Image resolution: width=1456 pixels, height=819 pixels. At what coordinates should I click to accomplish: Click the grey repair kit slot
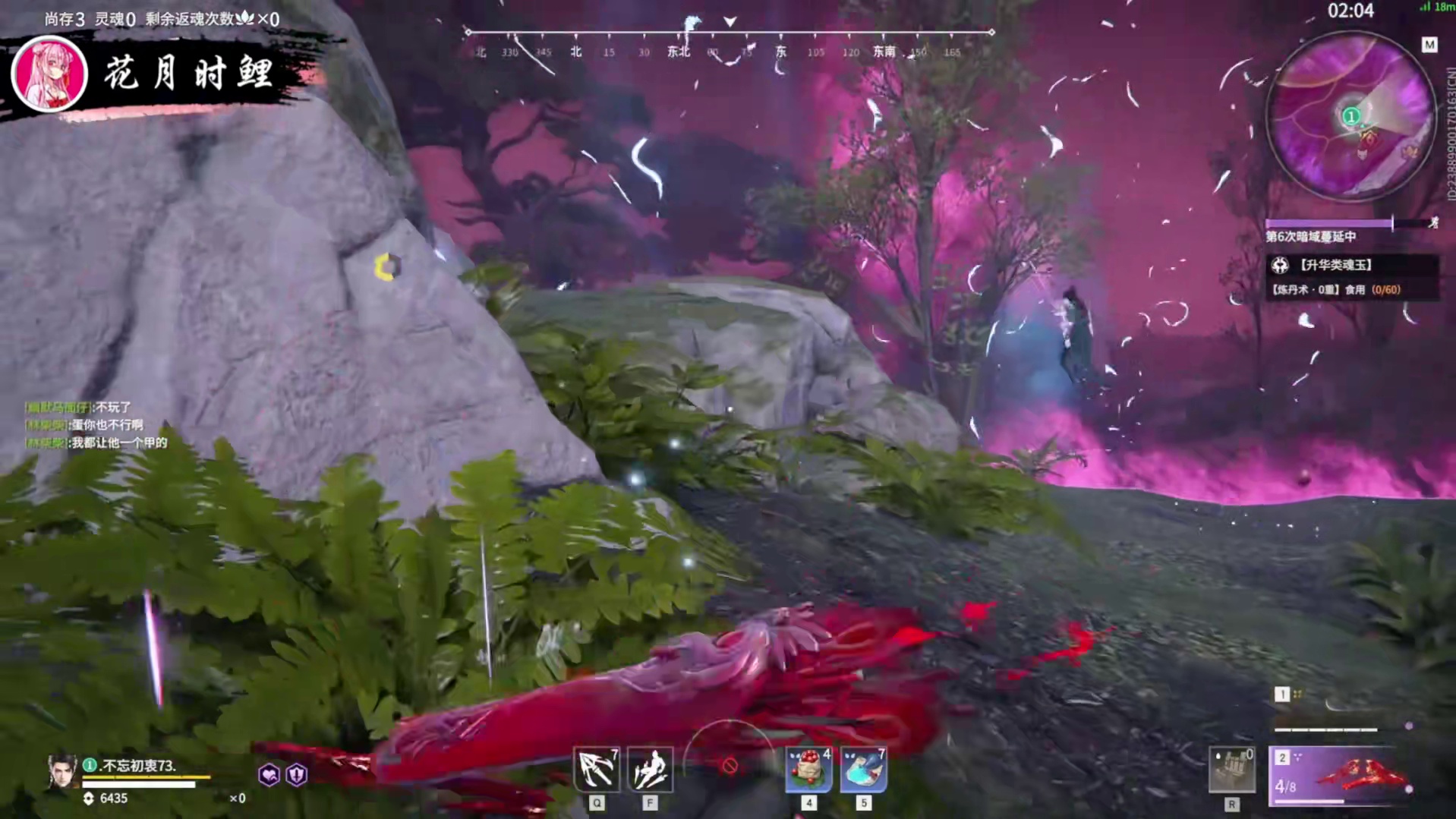(x=1231, y=770)
